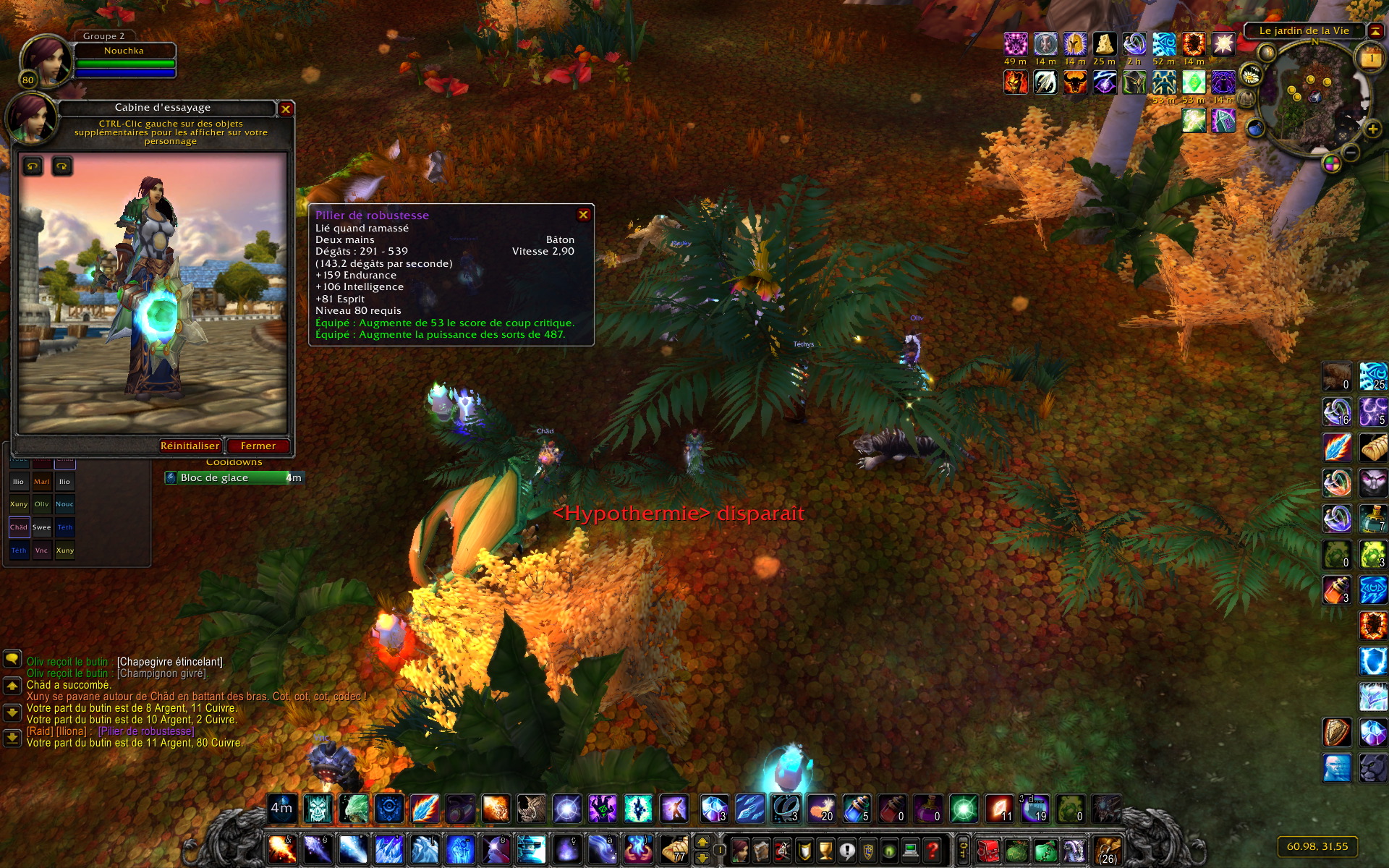The width and height of the screenshot is (1389, 868).
Task: Zoom out on the minimap
Action: coord(1351,153)
